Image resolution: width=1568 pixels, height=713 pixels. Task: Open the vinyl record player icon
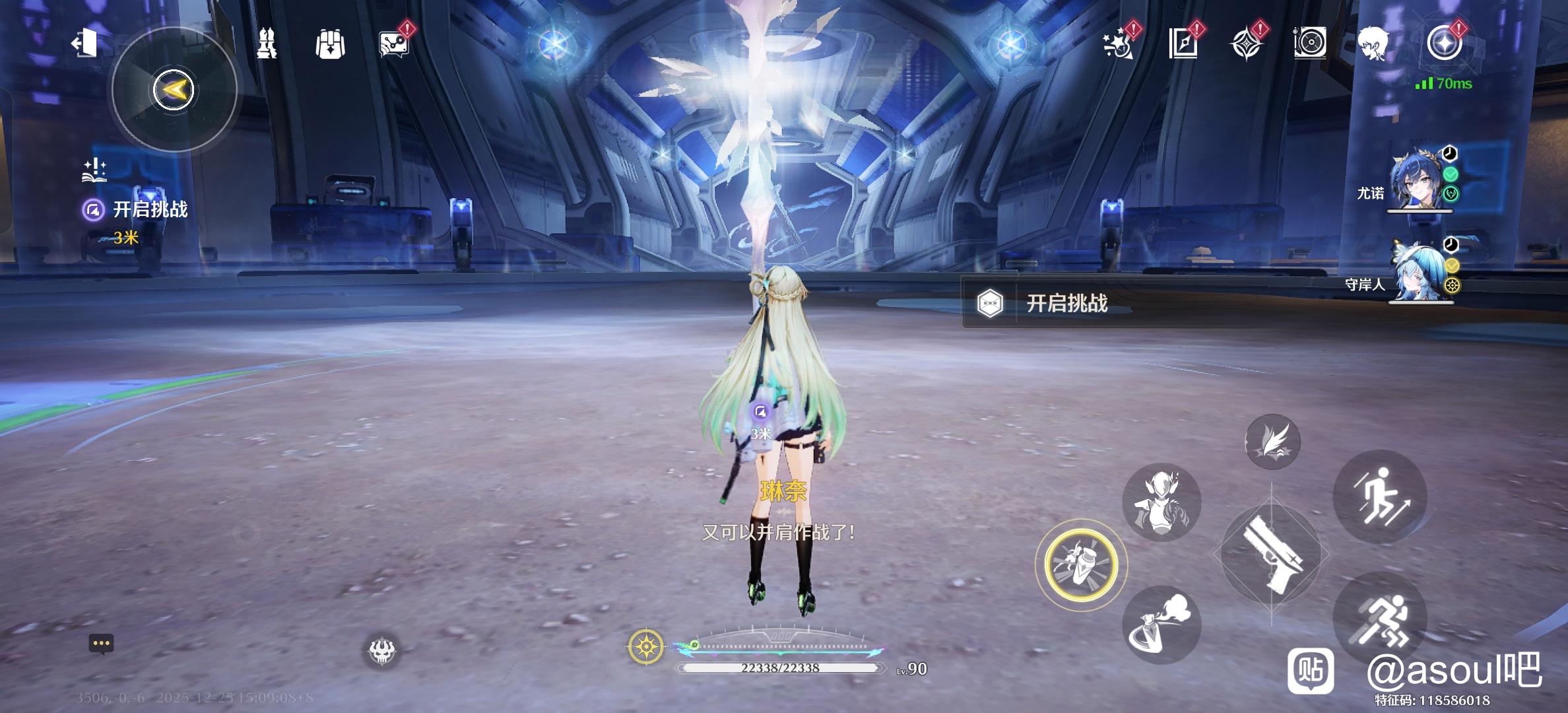[1310, 44]
